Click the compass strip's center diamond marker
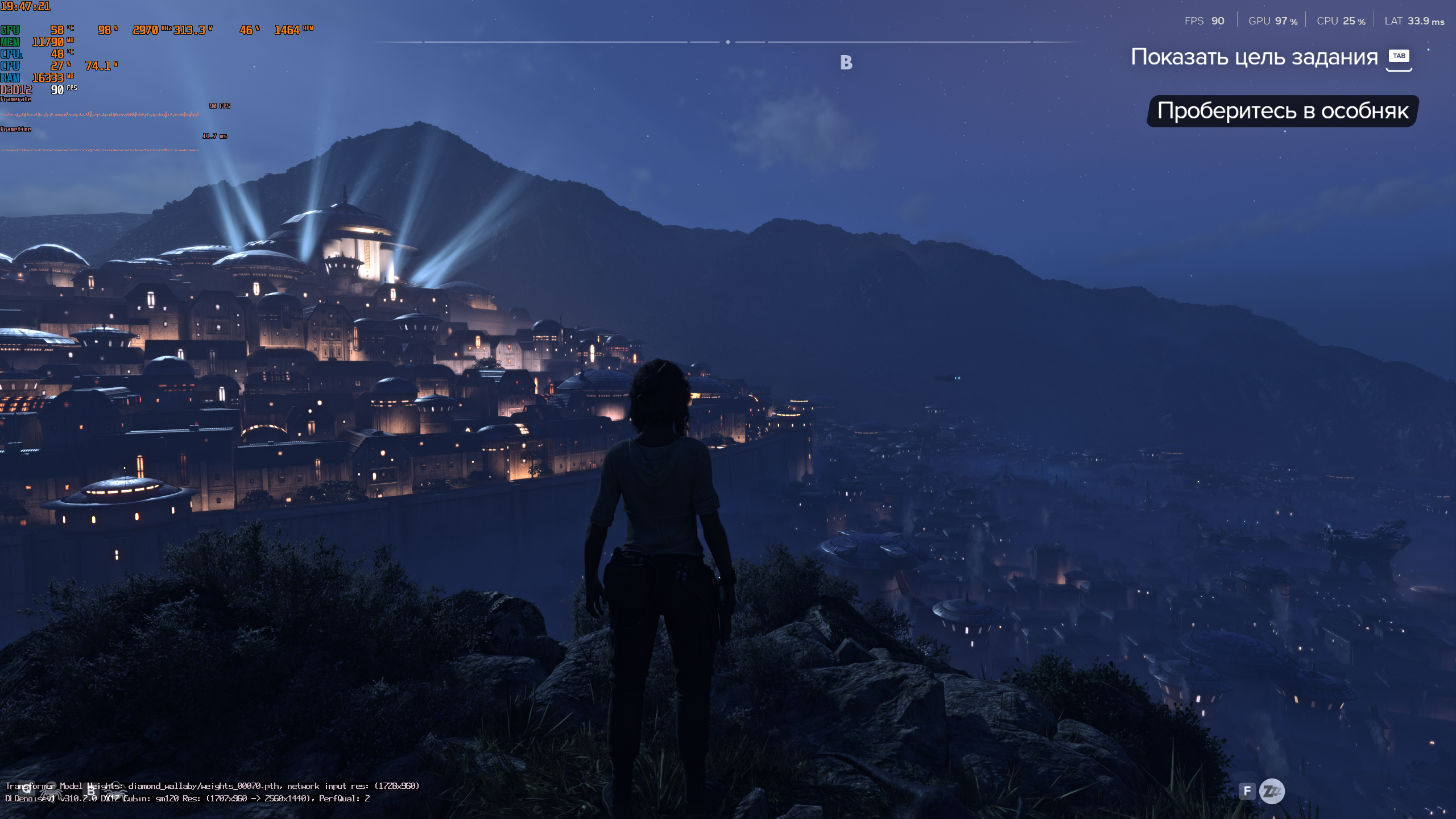This screenshot has width=1456, height=819. pyautogui.click(x=728, y=42)
